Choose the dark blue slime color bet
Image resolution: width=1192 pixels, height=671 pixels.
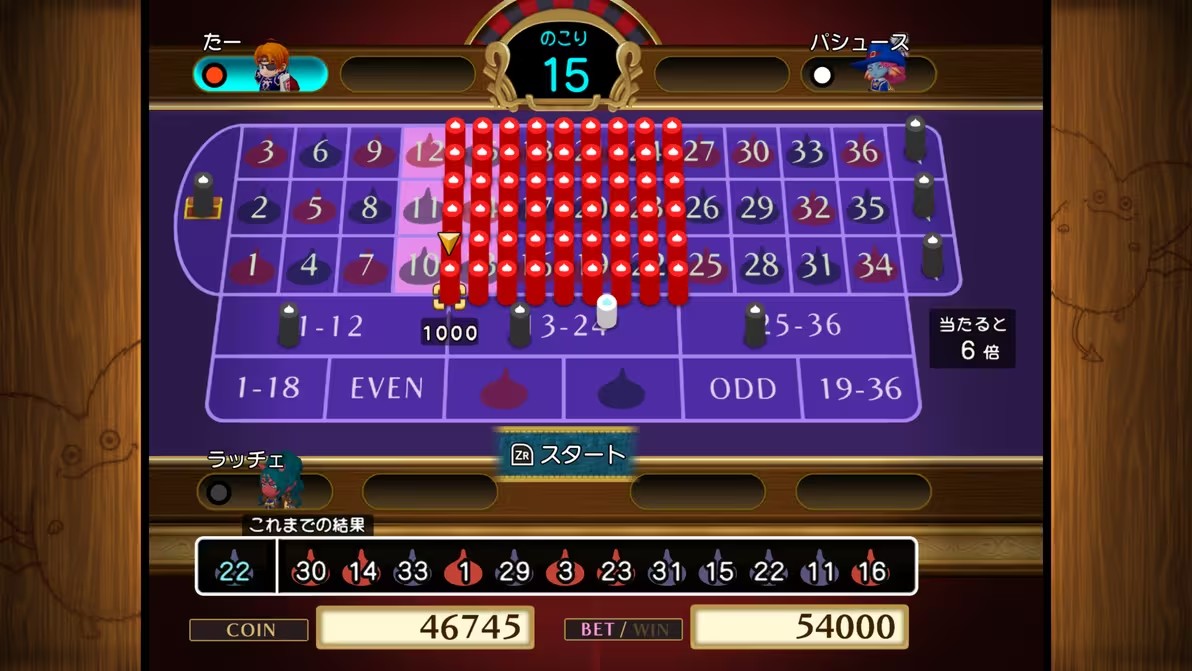pyautogui.click(x=622, y=388)
